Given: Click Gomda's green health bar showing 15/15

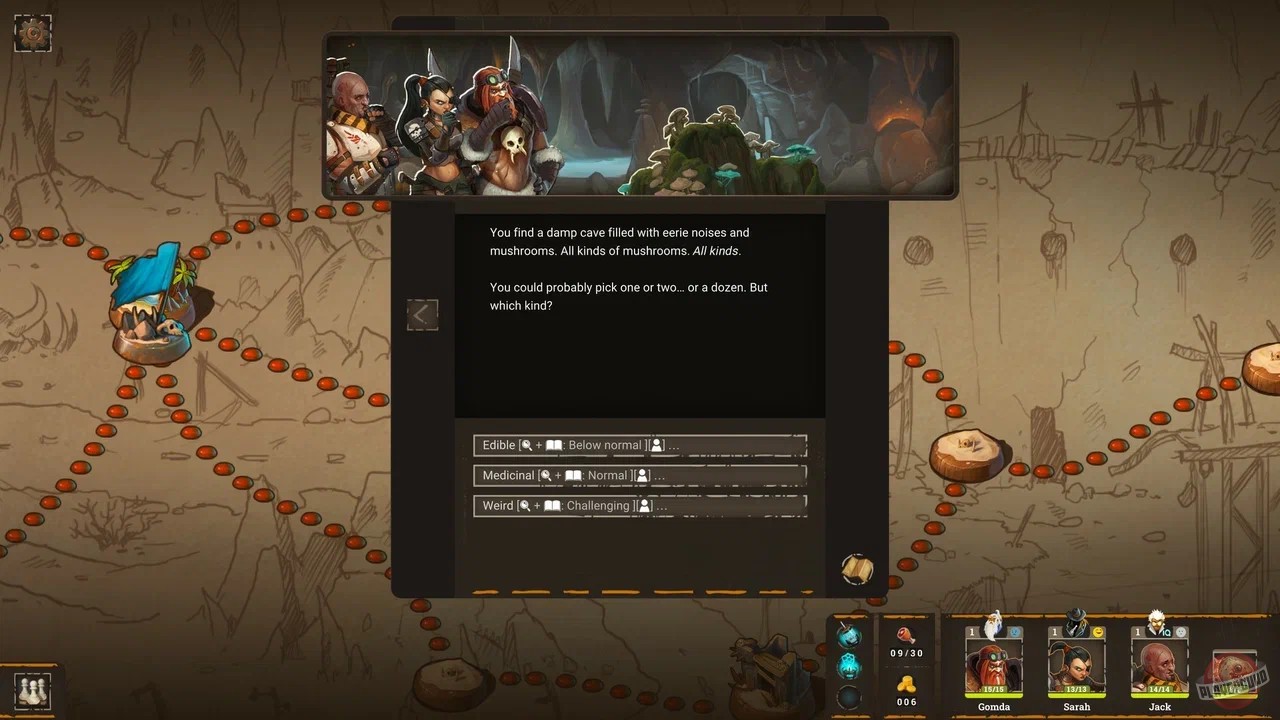Looking at the screenshot, I should [993, 690].
